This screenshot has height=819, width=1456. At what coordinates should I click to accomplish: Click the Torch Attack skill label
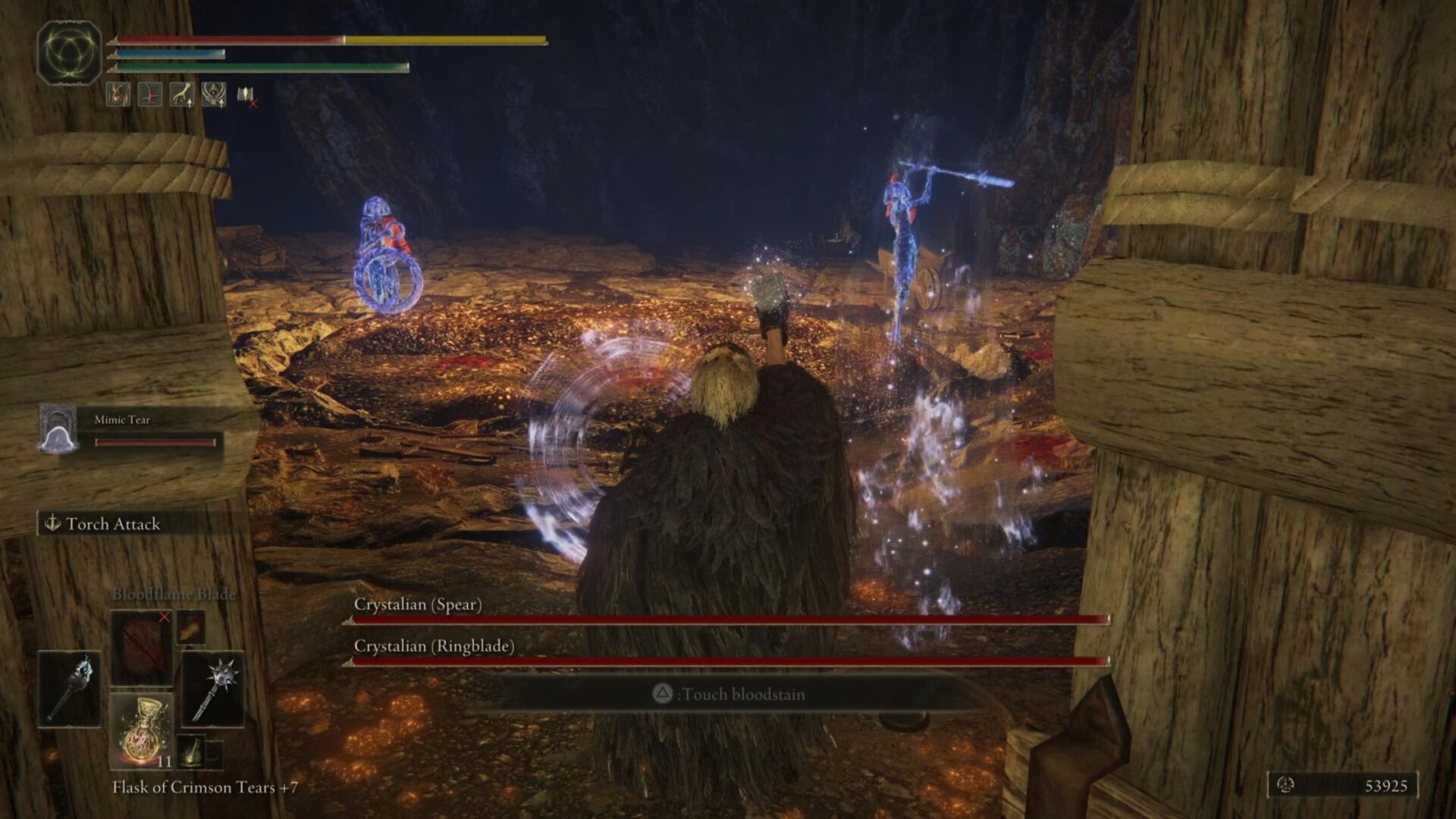click(x=112, y=524)
